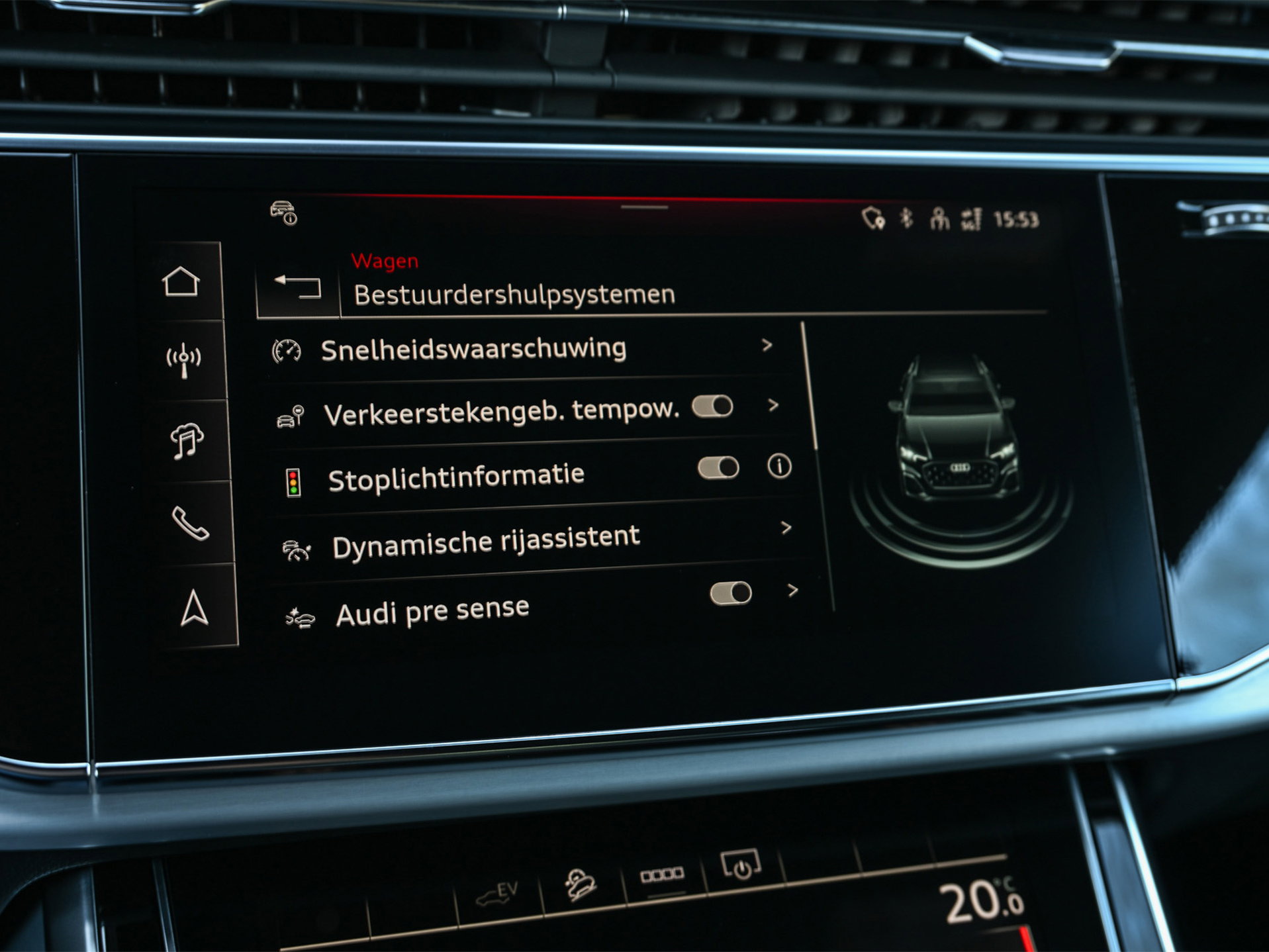Expand Audi pre sense settings arrow
The image size is (1269, 952).
793,590
